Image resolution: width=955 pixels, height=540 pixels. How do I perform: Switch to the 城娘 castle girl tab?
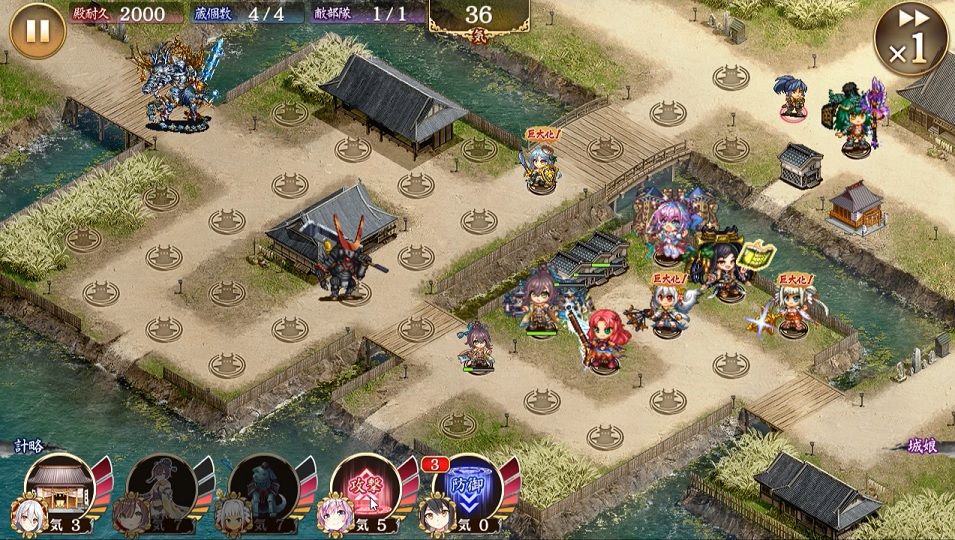click(x=926, y=447)
